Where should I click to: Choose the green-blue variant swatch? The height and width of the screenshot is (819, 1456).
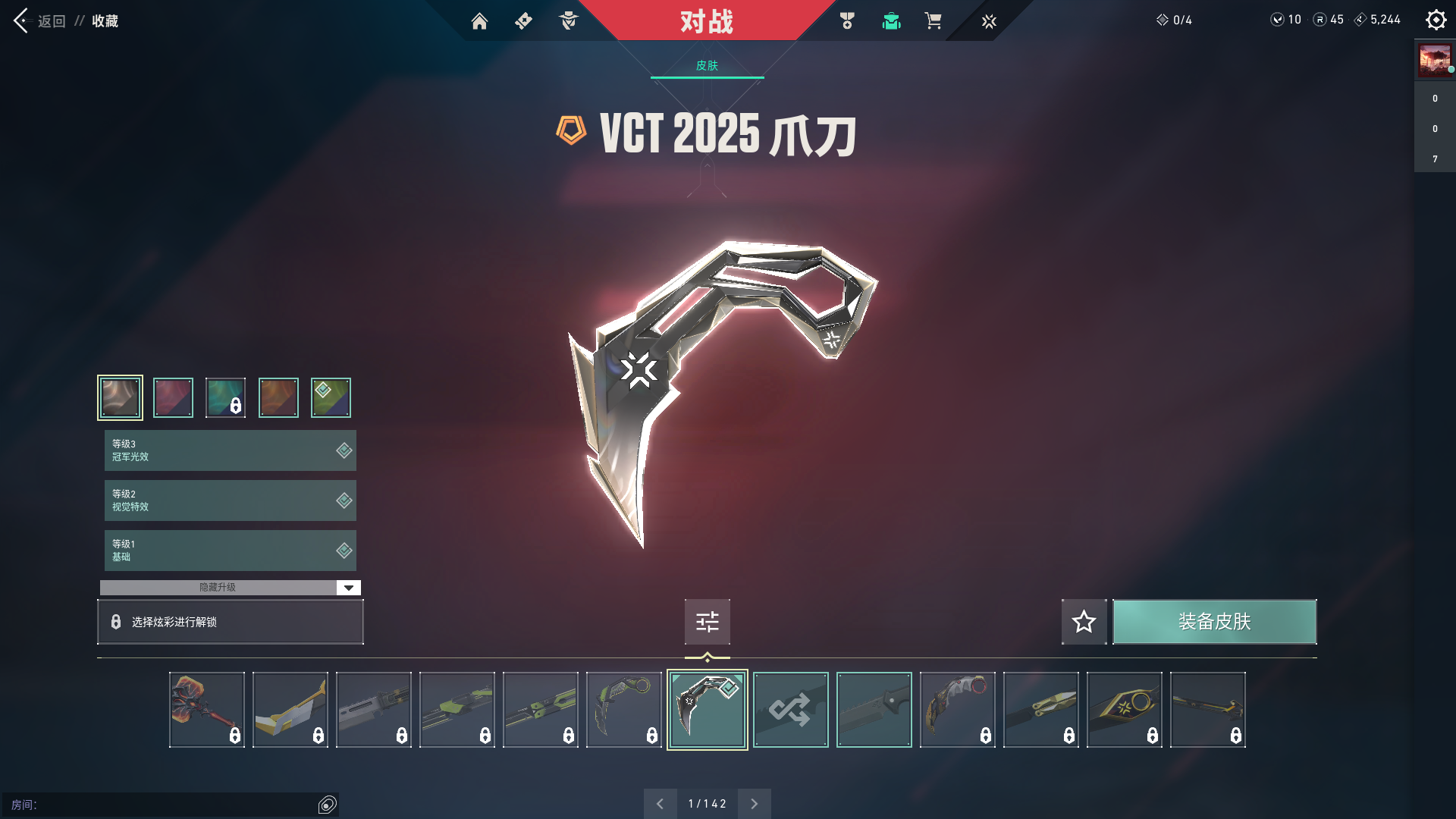[331, 397]
